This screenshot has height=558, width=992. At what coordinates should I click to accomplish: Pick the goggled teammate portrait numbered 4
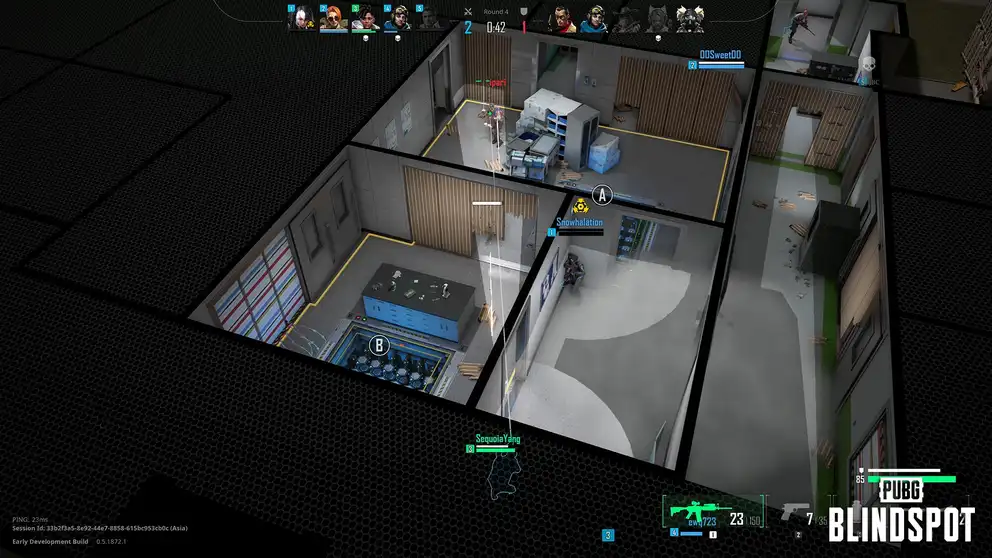[397, 17]
